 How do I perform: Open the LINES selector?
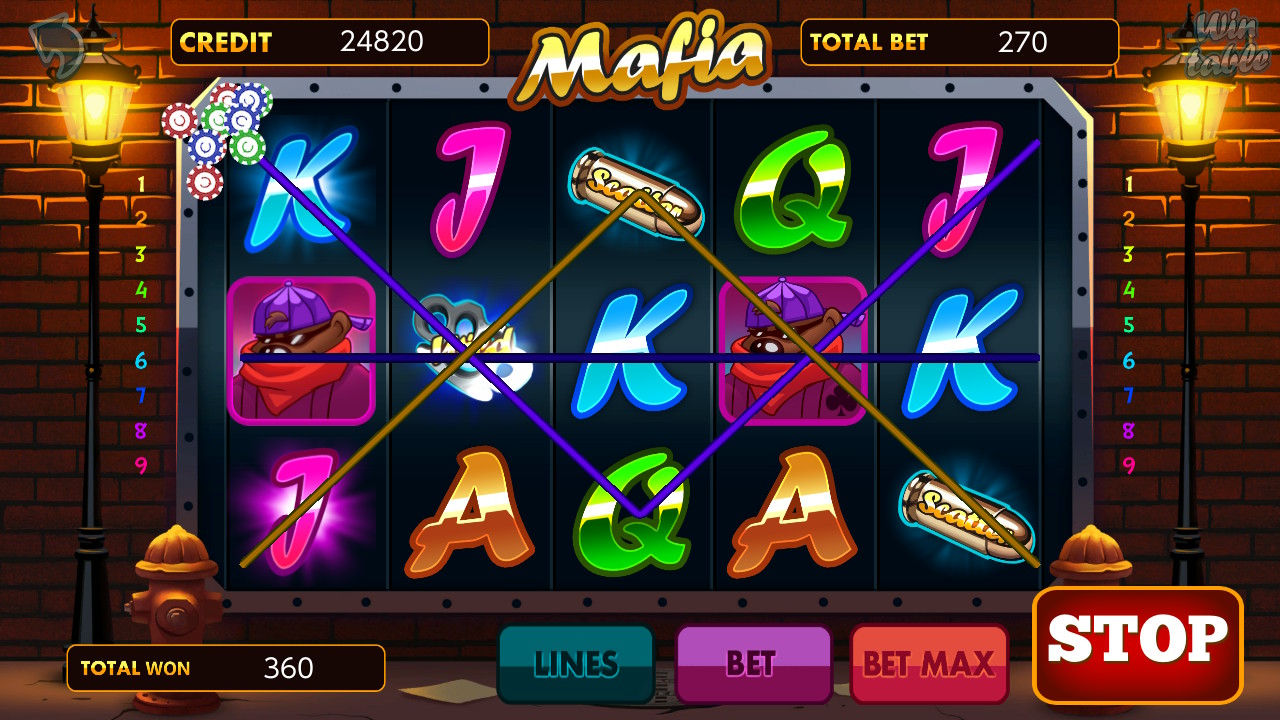[577, 662]
